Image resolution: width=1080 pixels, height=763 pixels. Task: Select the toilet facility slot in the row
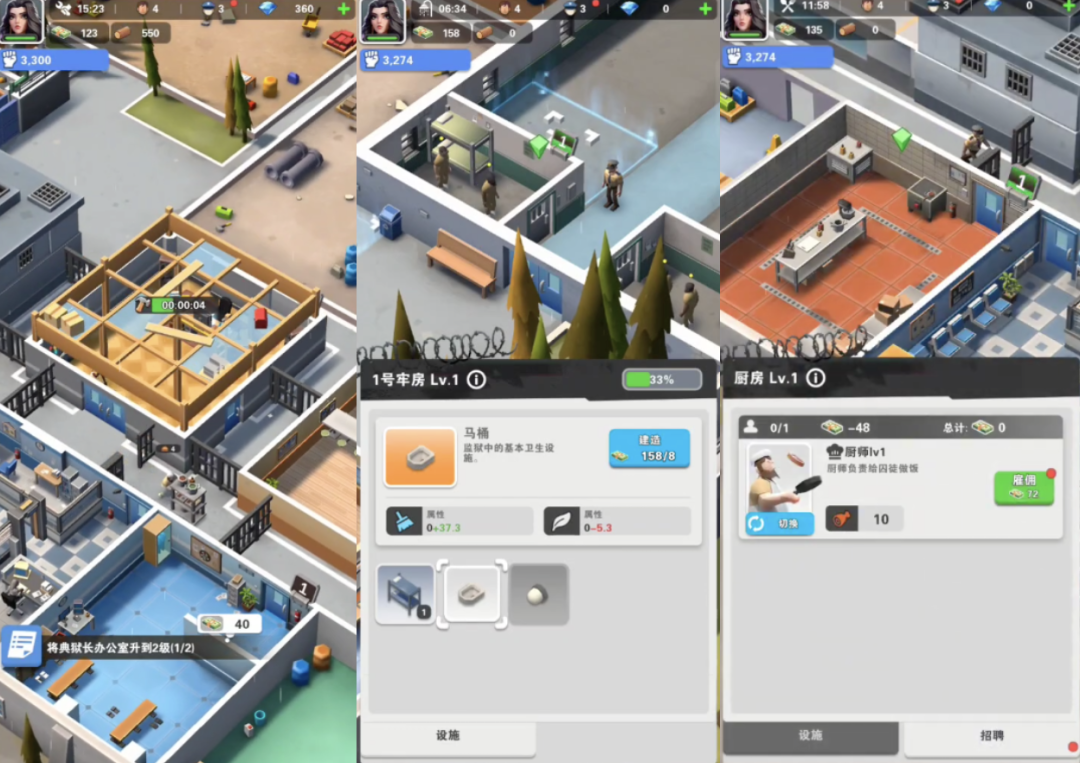[472, 595]
